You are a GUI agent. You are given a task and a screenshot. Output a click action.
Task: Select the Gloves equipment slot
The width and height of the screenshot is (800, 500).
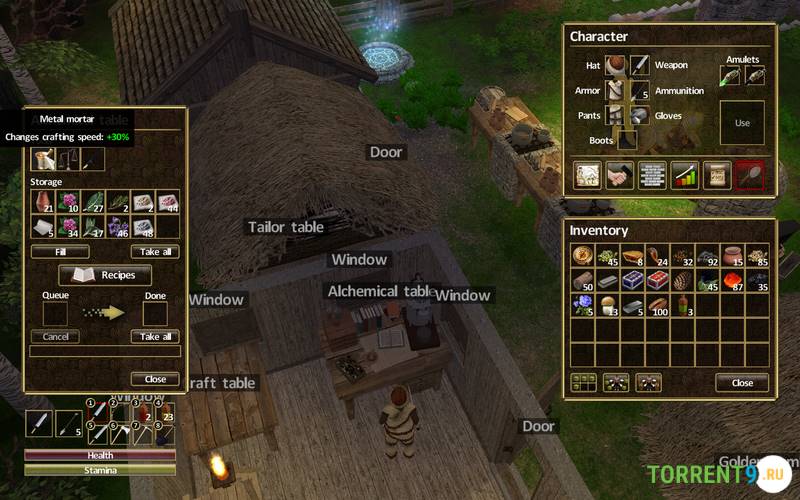[x=640, y=115]
